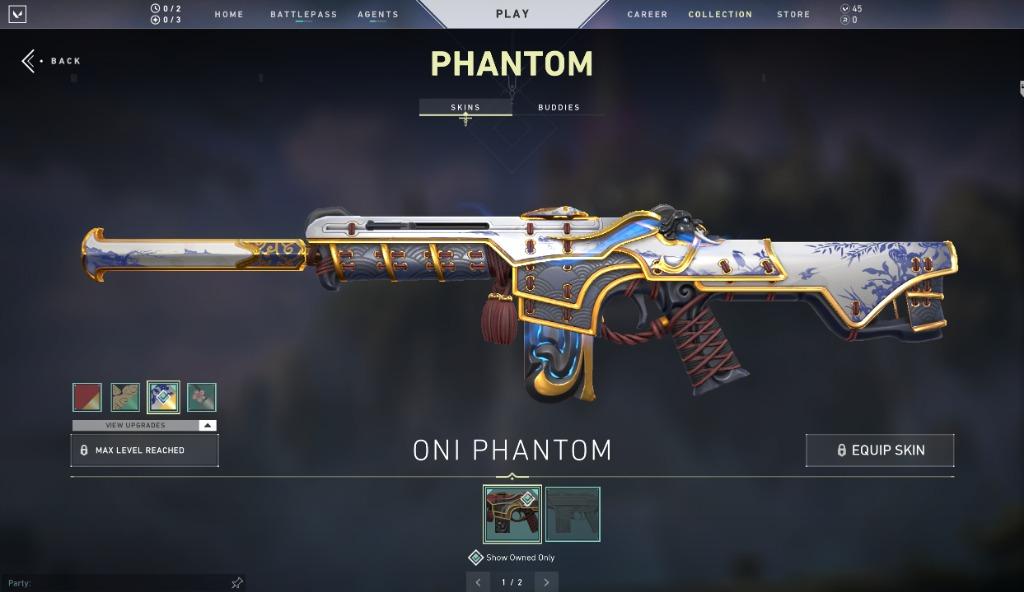The width and height of the screenshot is (1024, 592).
Task: Open the Career page
Action: (648, 15)
